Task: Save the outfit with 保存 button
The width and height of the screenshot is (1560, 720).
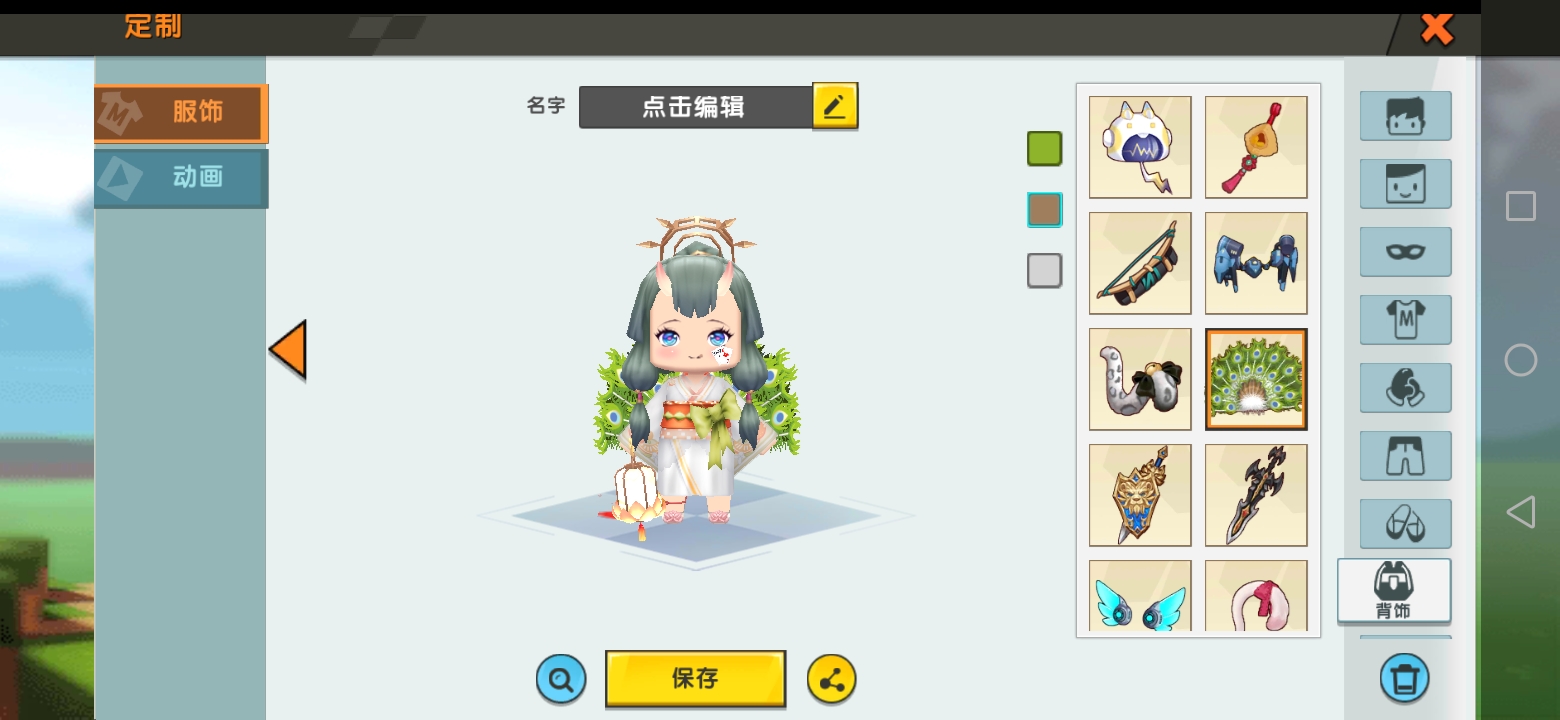Action: (x=695, y=678)
